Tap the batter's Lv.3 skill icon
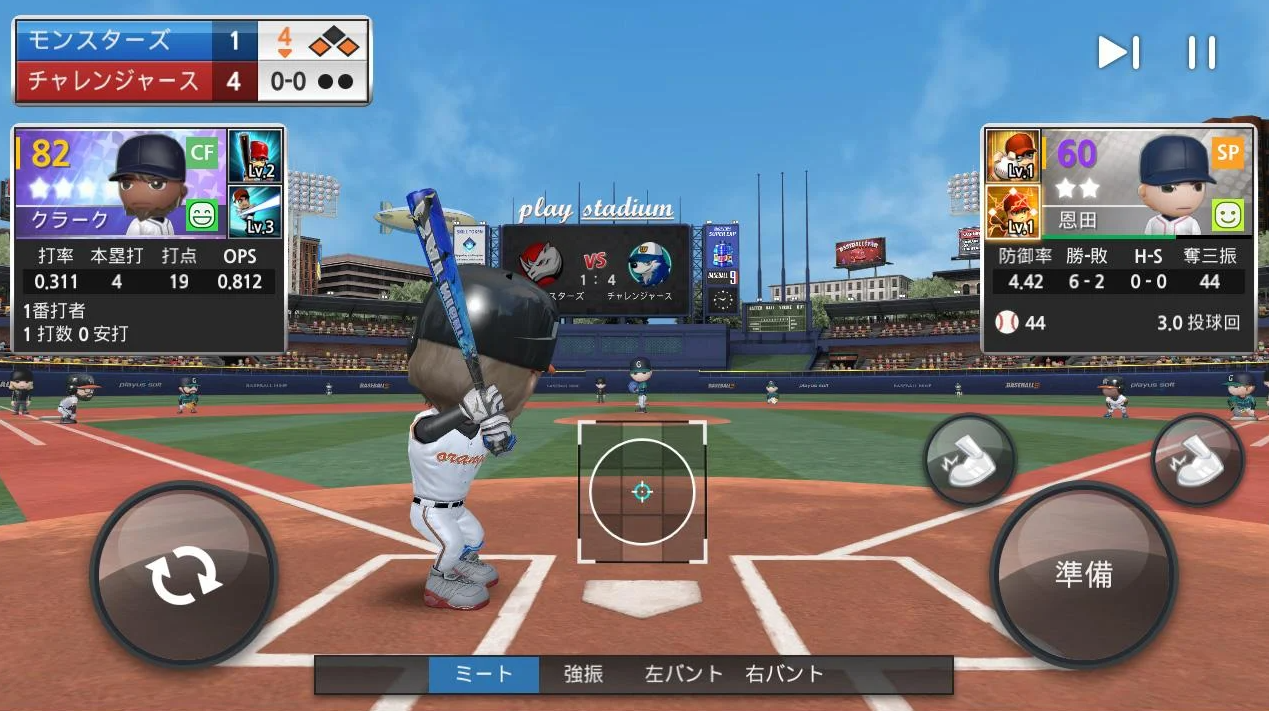 255,210
